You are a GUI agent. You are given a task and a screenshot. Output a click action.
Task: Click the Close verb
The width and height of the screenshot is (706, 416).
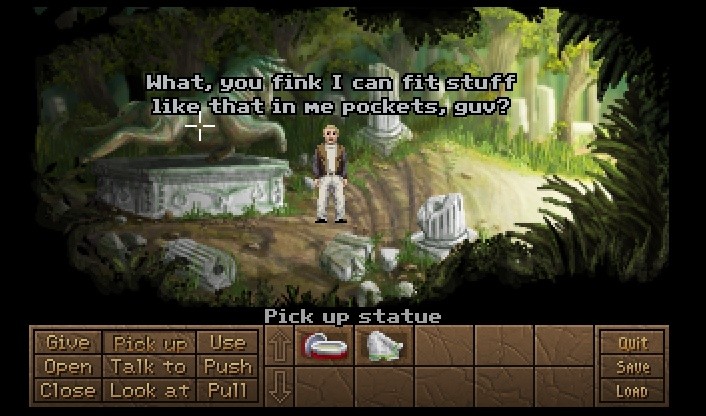68,391
